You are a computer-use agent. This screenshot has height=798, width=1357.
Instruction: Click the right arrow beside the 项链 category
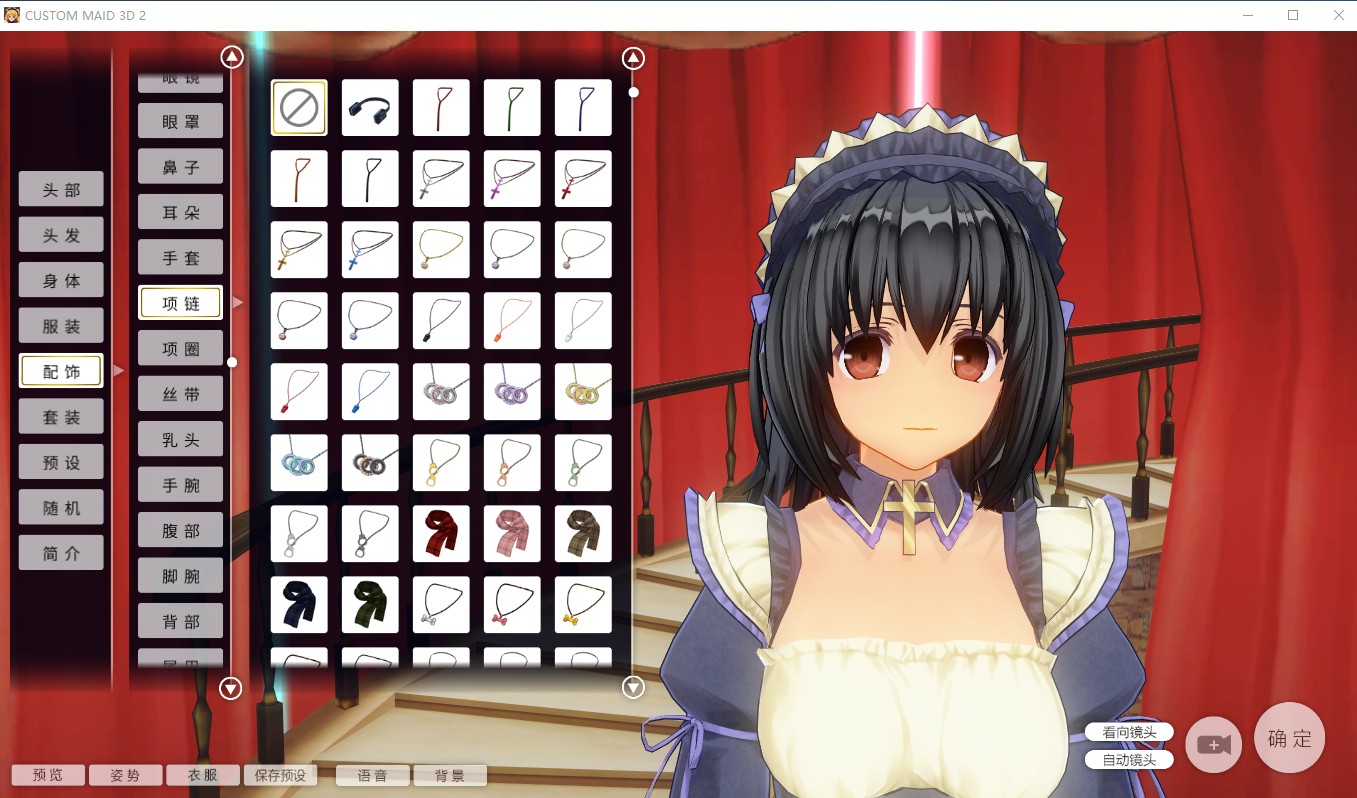click(237, 300)
